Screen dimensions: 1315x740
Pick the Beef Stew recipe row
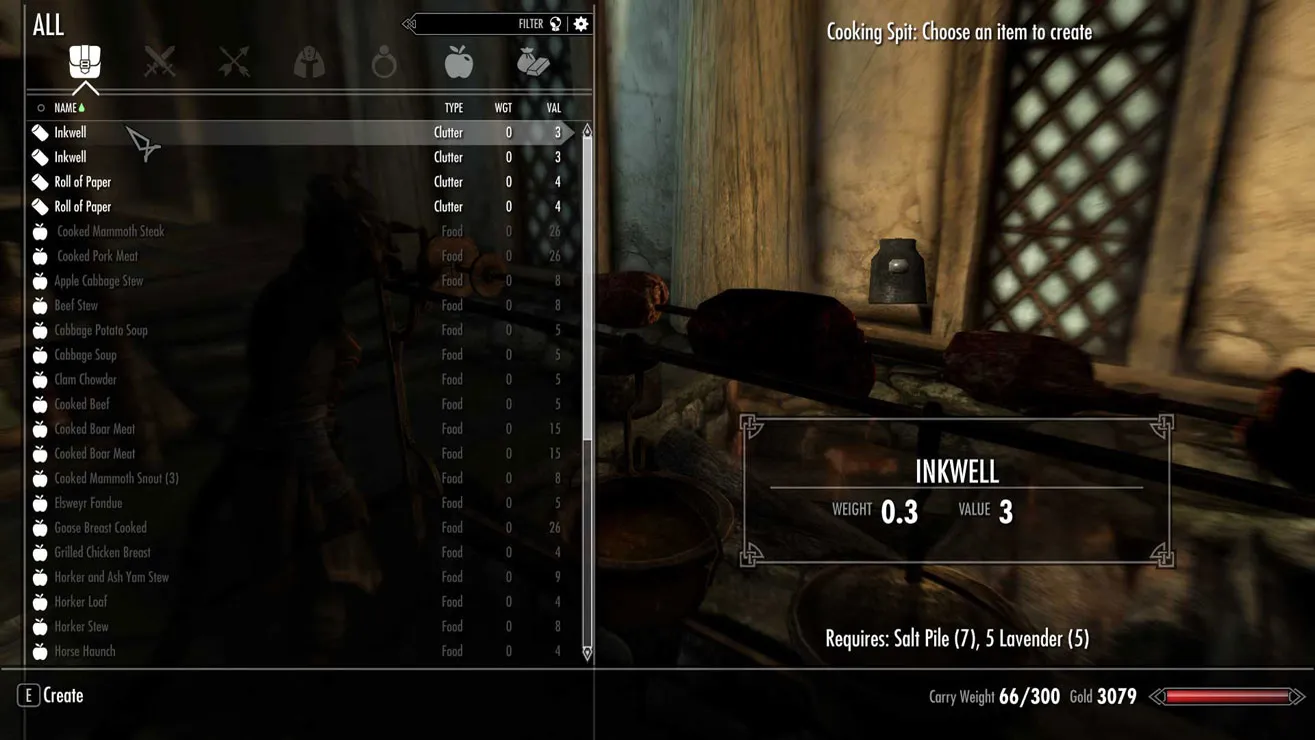point(76,305)
